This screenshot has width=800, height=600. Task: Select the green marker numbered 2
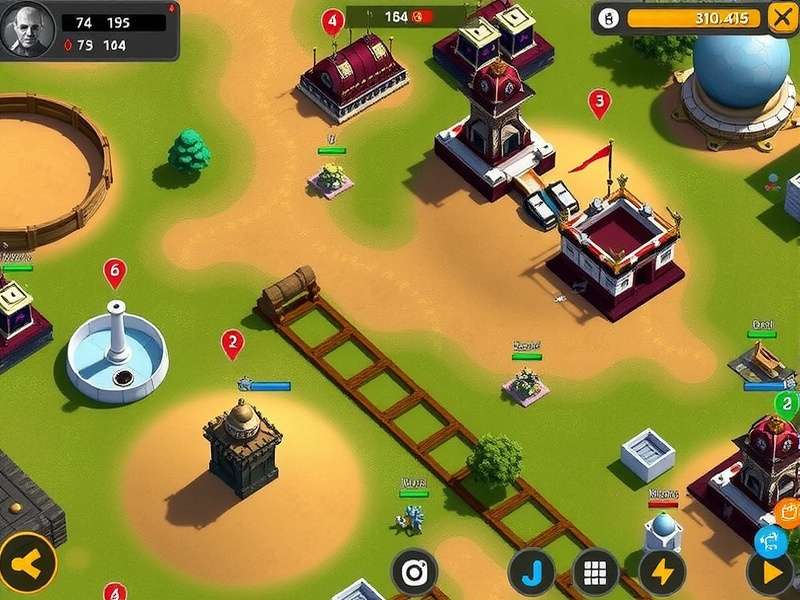pos(787,404)
